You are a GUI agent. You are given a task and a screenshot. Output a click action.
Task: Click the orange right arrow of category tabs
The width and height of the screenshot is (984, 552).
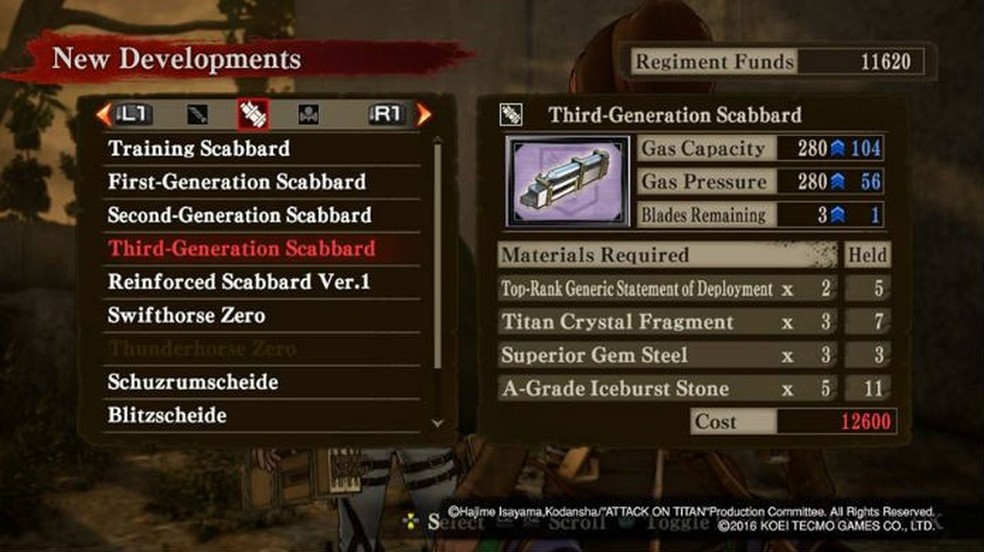click(x=424, y=114)
